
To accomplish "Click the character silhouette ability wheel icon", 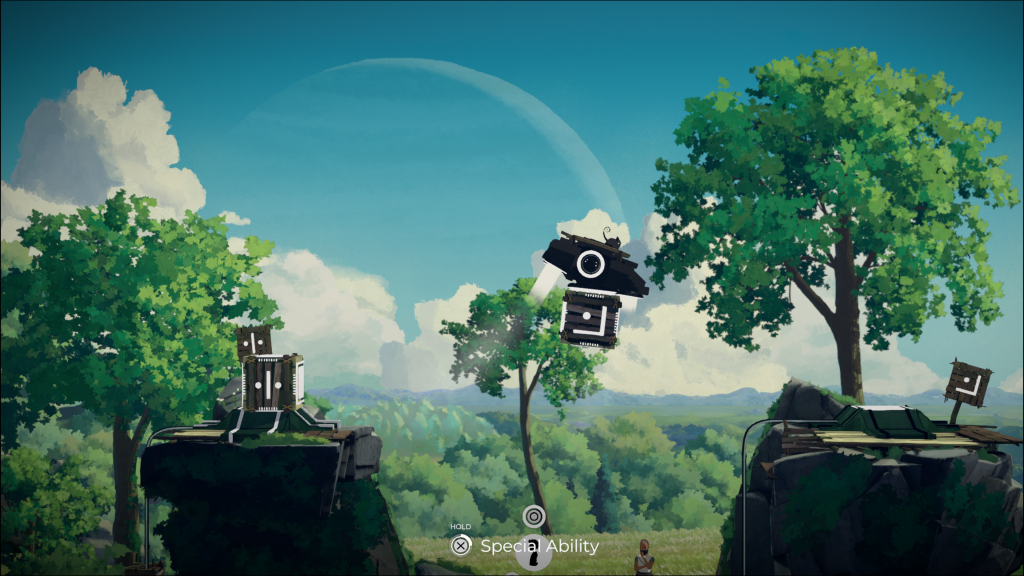I will 533,554.
